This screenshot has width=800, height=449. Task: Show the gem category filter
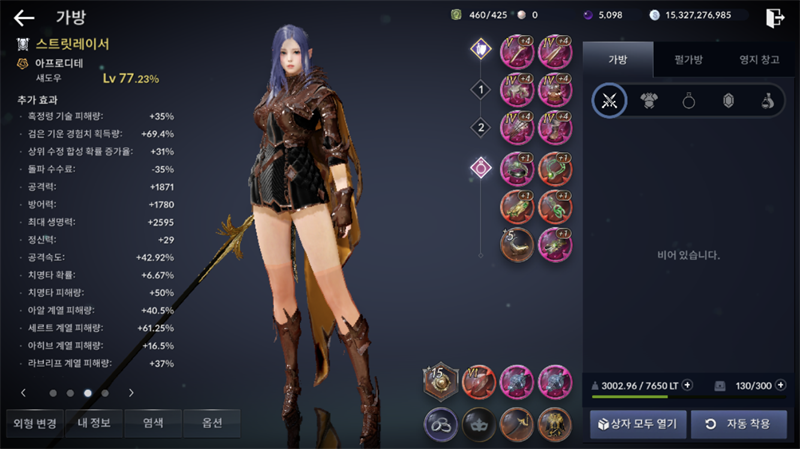point(728,100)
